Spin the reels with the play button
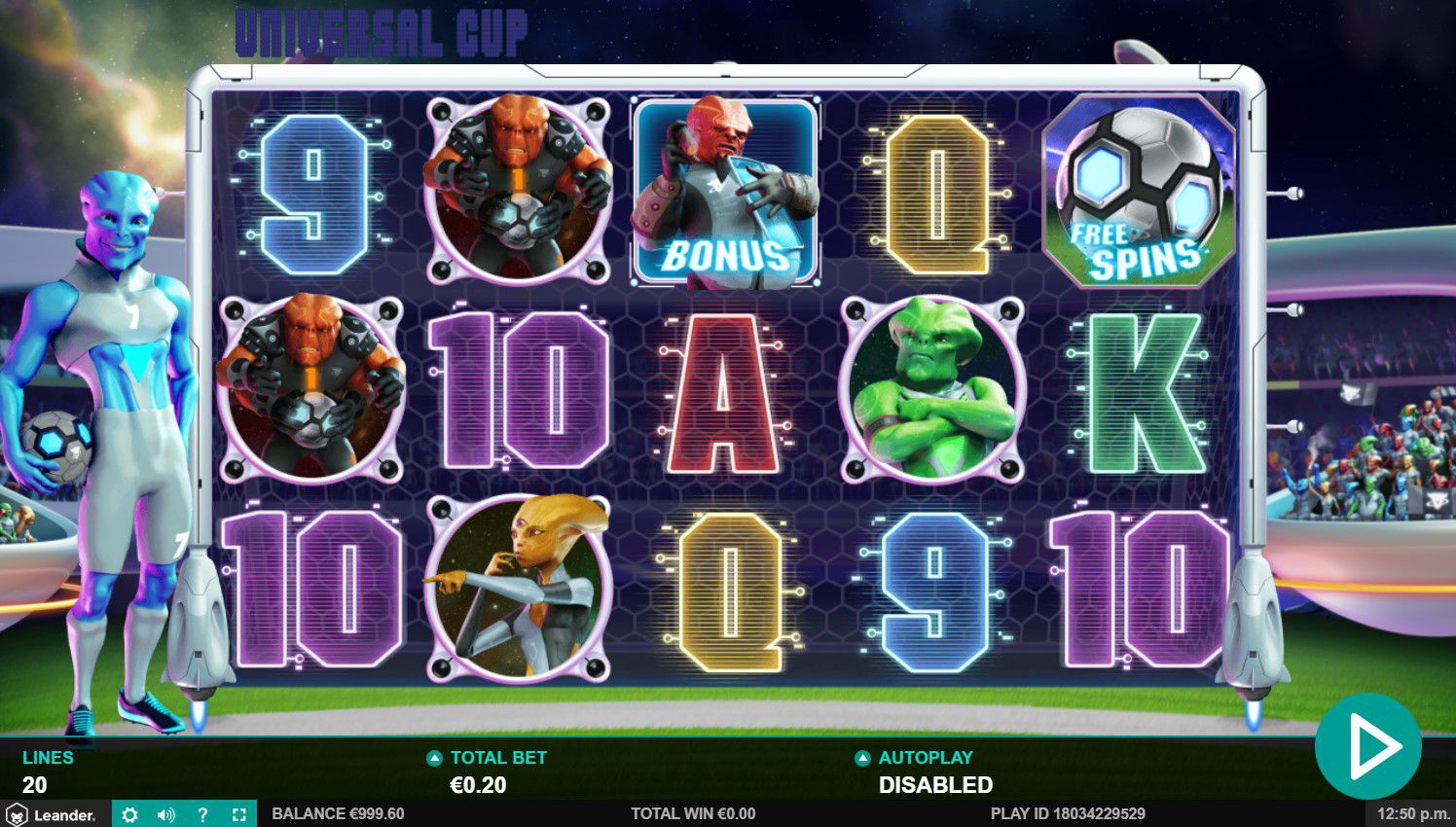 1367,746
